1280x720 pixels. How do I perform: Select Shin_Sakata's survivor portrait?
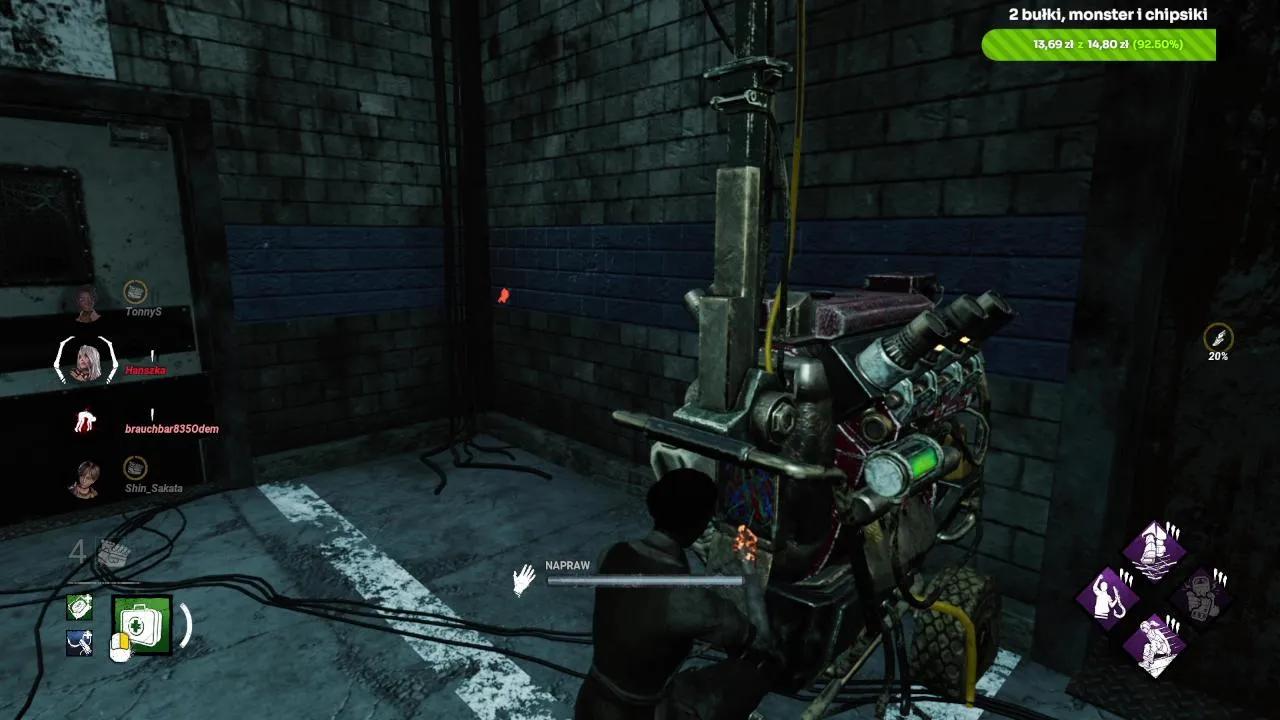point(86,478)
